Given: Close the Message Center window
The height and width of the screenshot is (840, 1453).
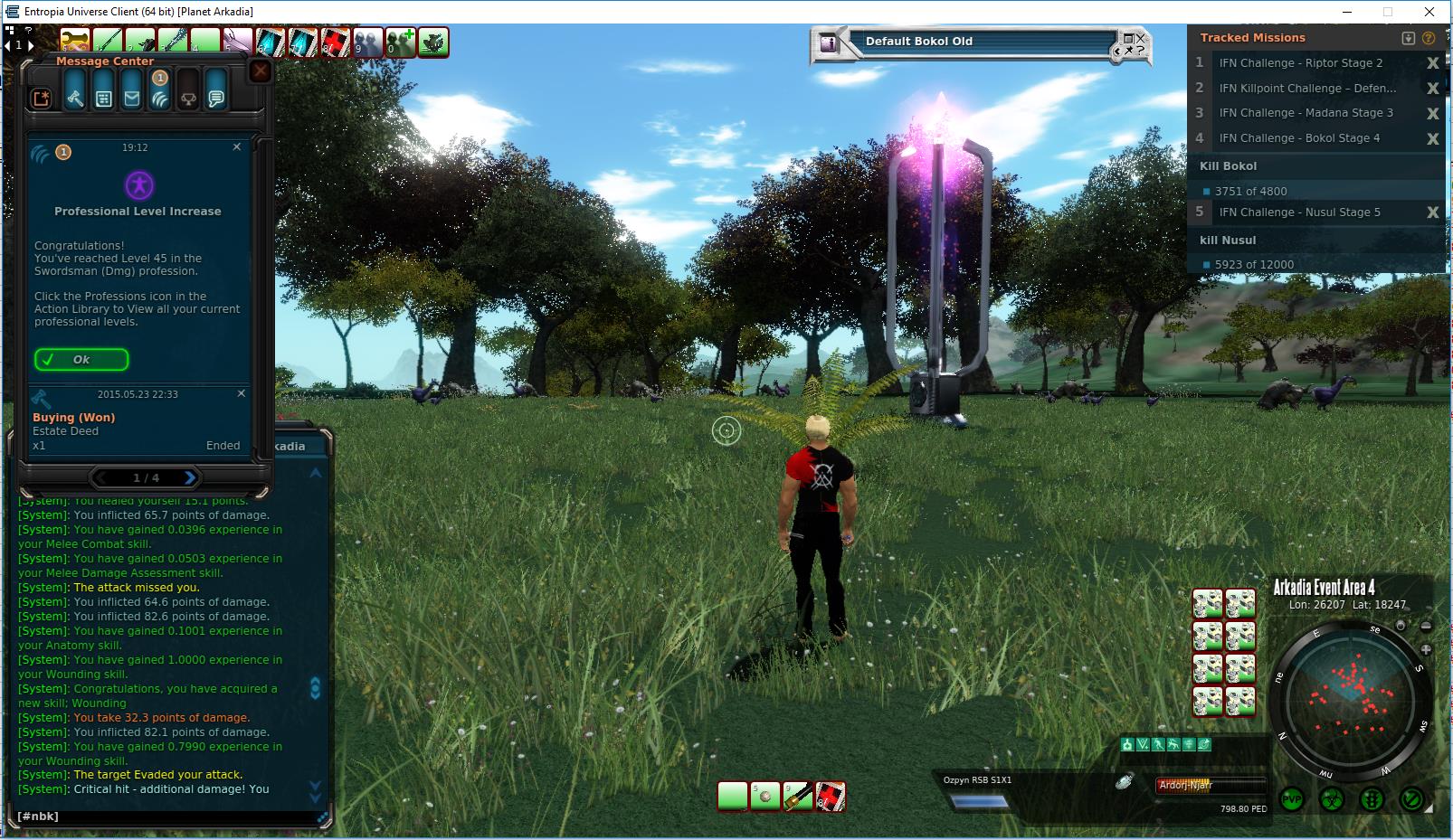Looking at the screenshot, I should tap(261, 71).
